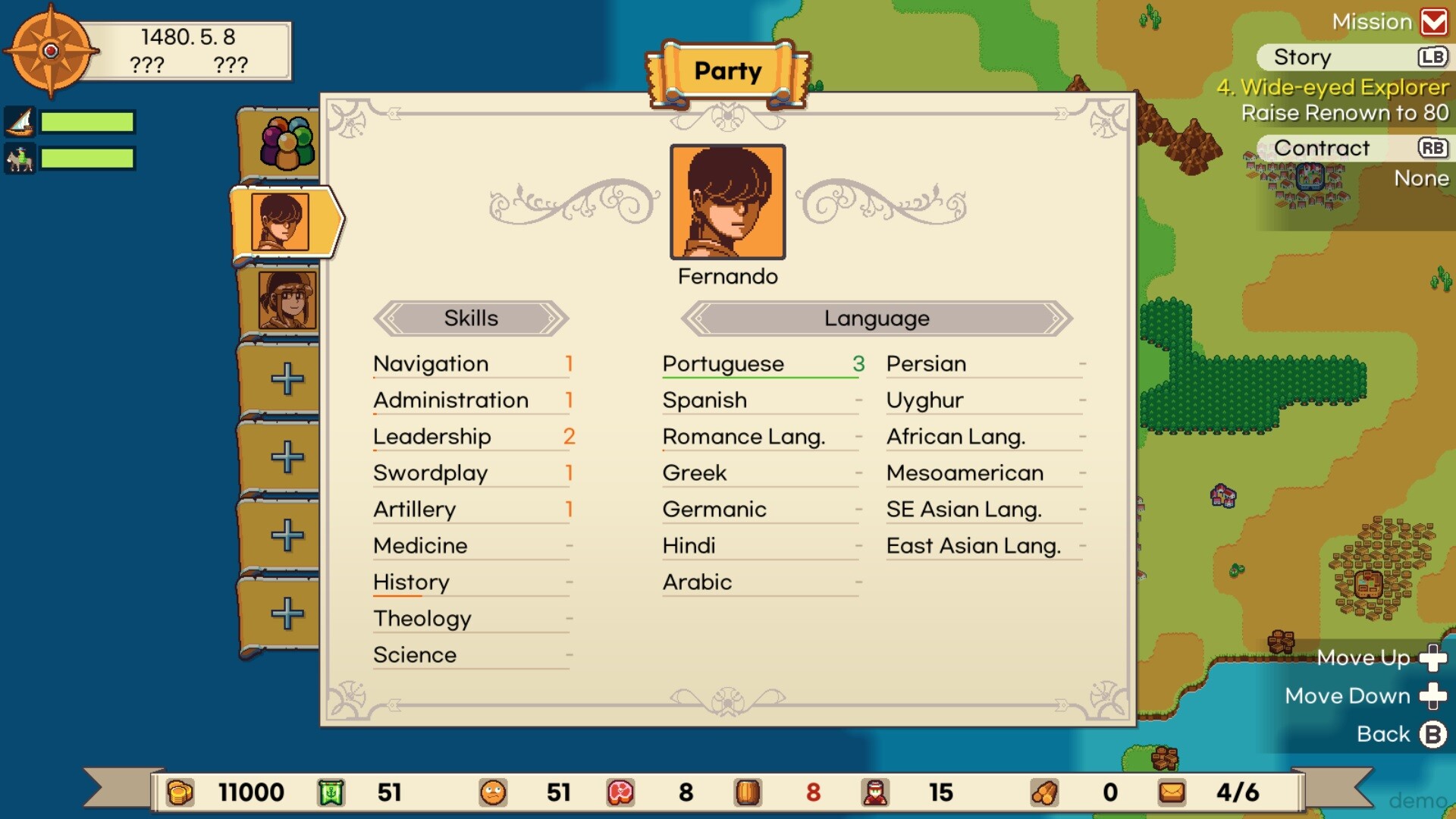Open the crew member count icon
The width and height of the screenshot is (1456, 819).
pos(876,793)
